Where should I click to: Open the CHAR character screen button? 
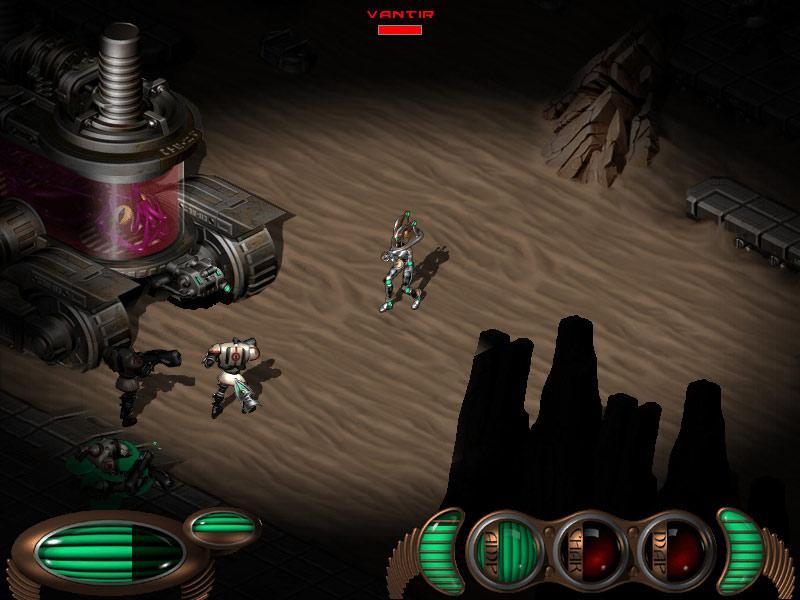click(588, 547)
